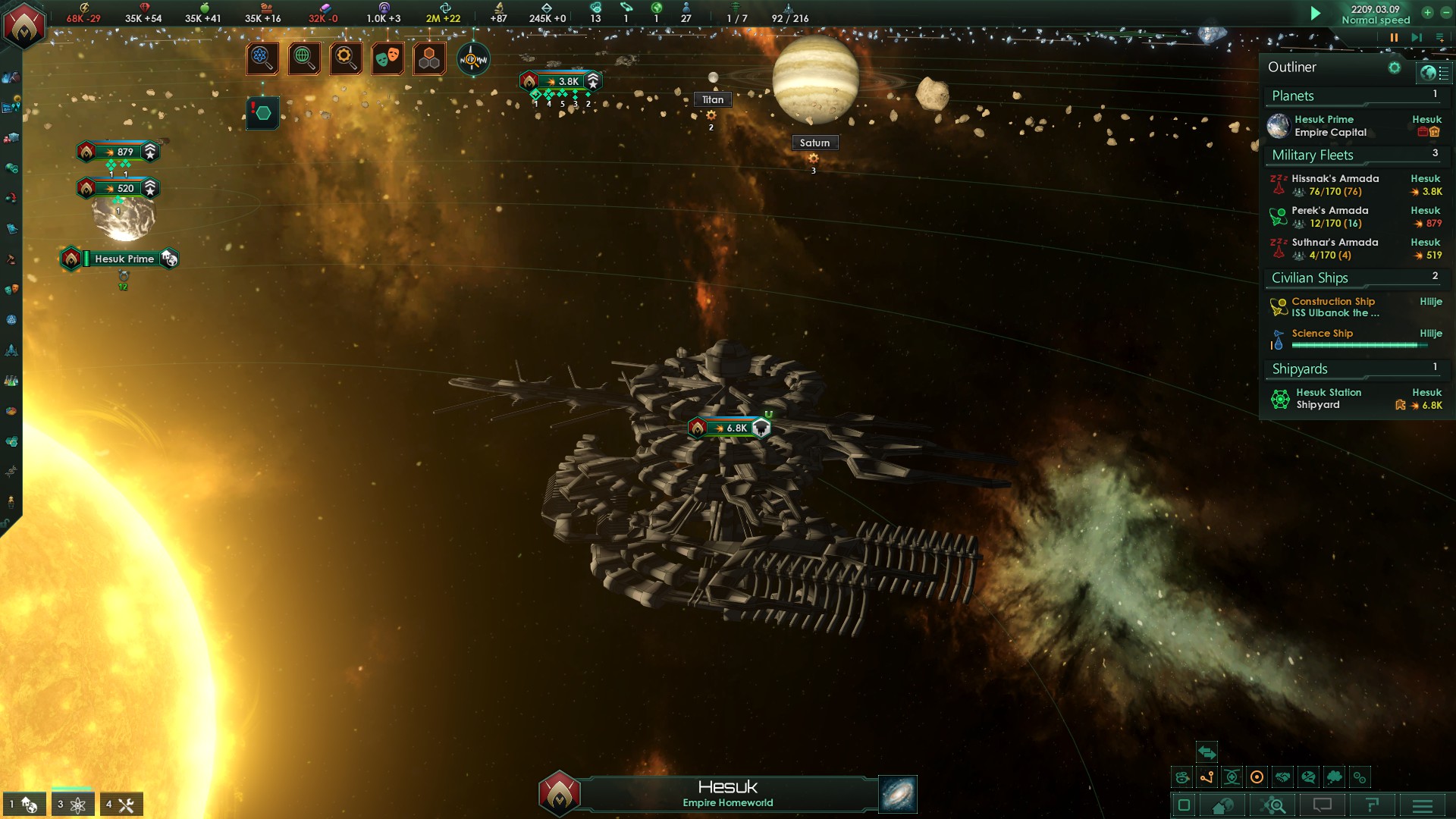Open the main menu hamburger button
Screen dimensions: 1456x819
click(x=1422, y=805)
